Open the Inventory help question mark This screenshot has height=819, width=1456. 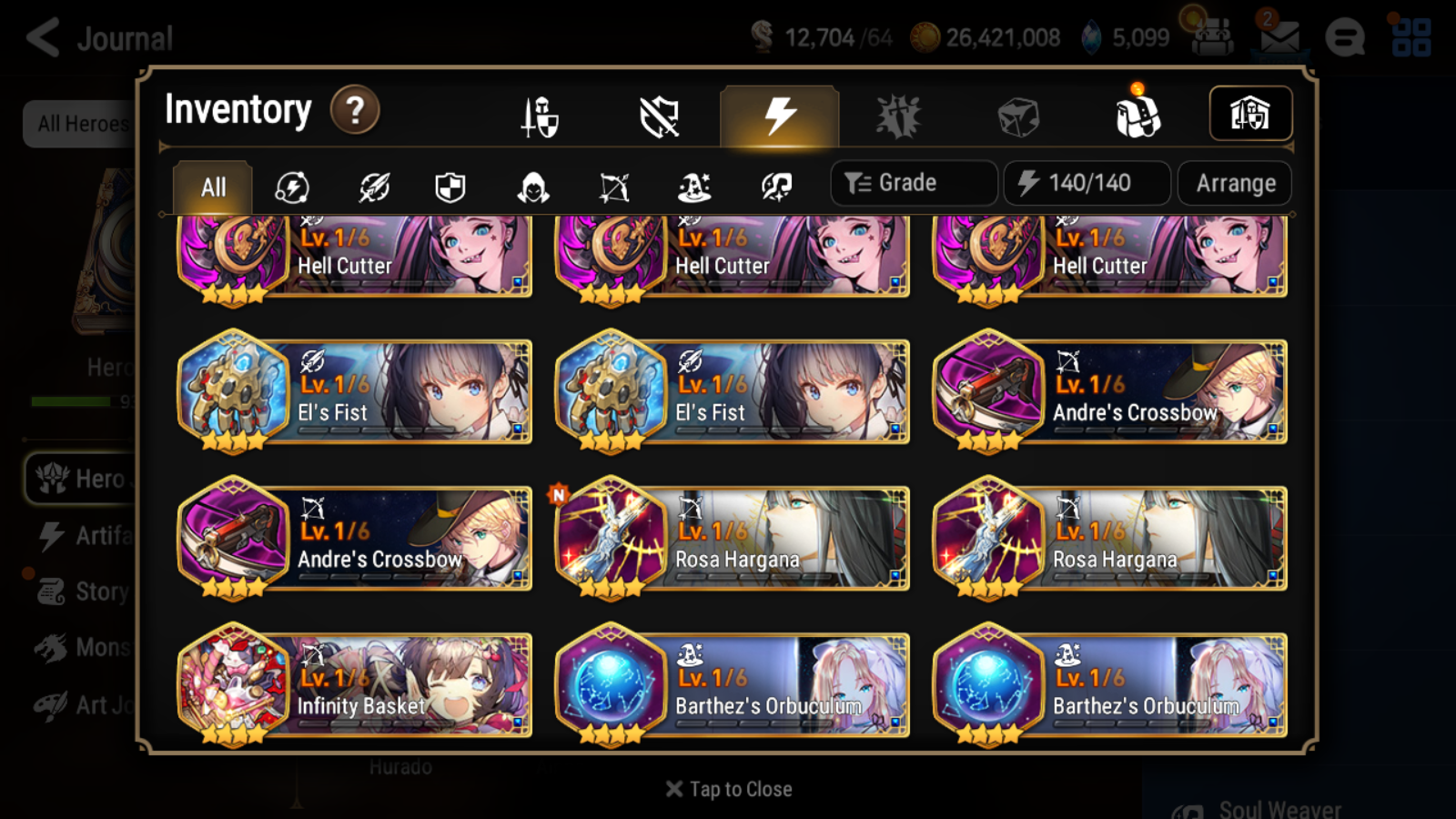[354, 109]
